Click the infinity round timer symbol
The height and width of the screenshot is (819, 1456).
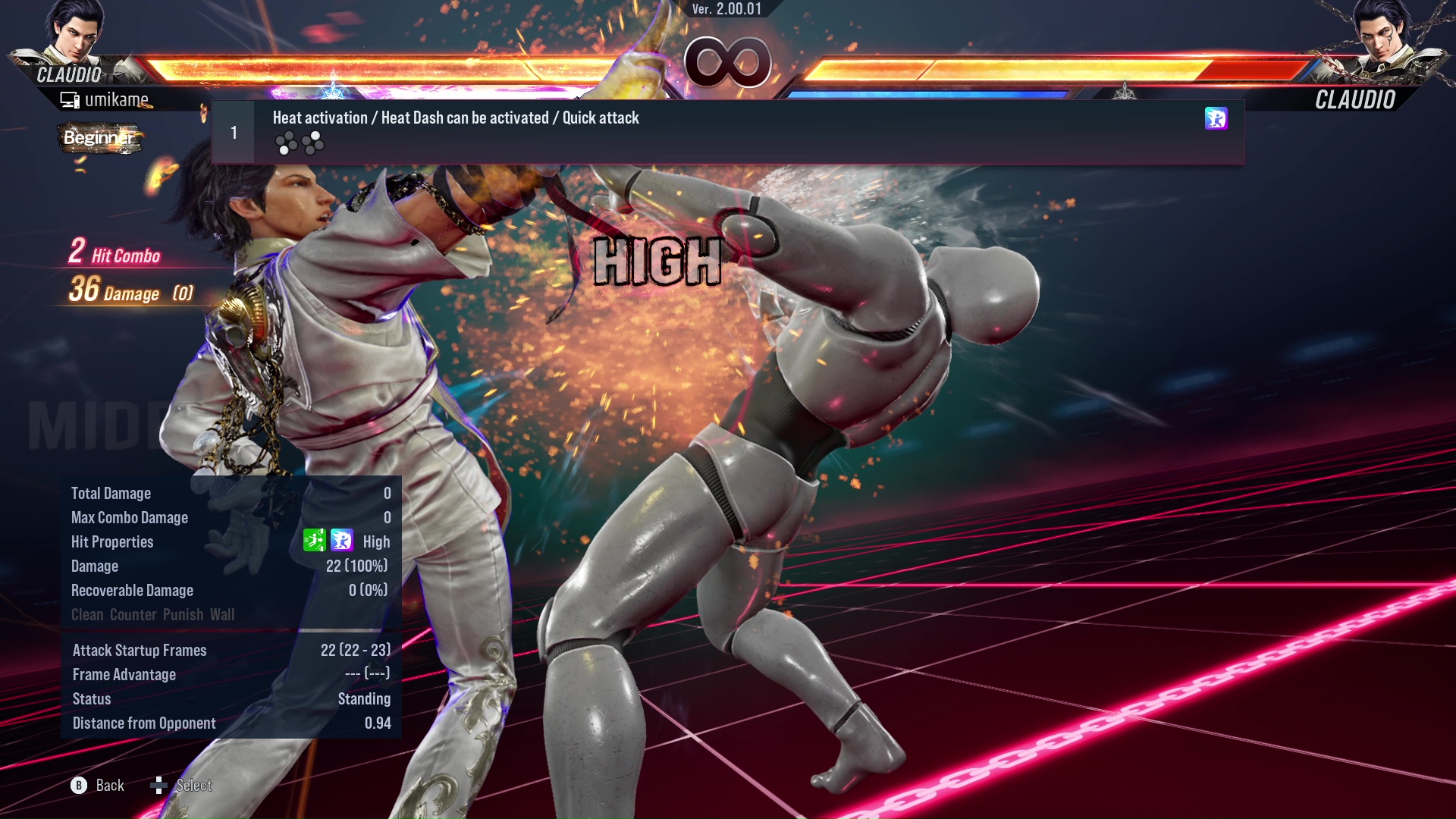[727, 63]
